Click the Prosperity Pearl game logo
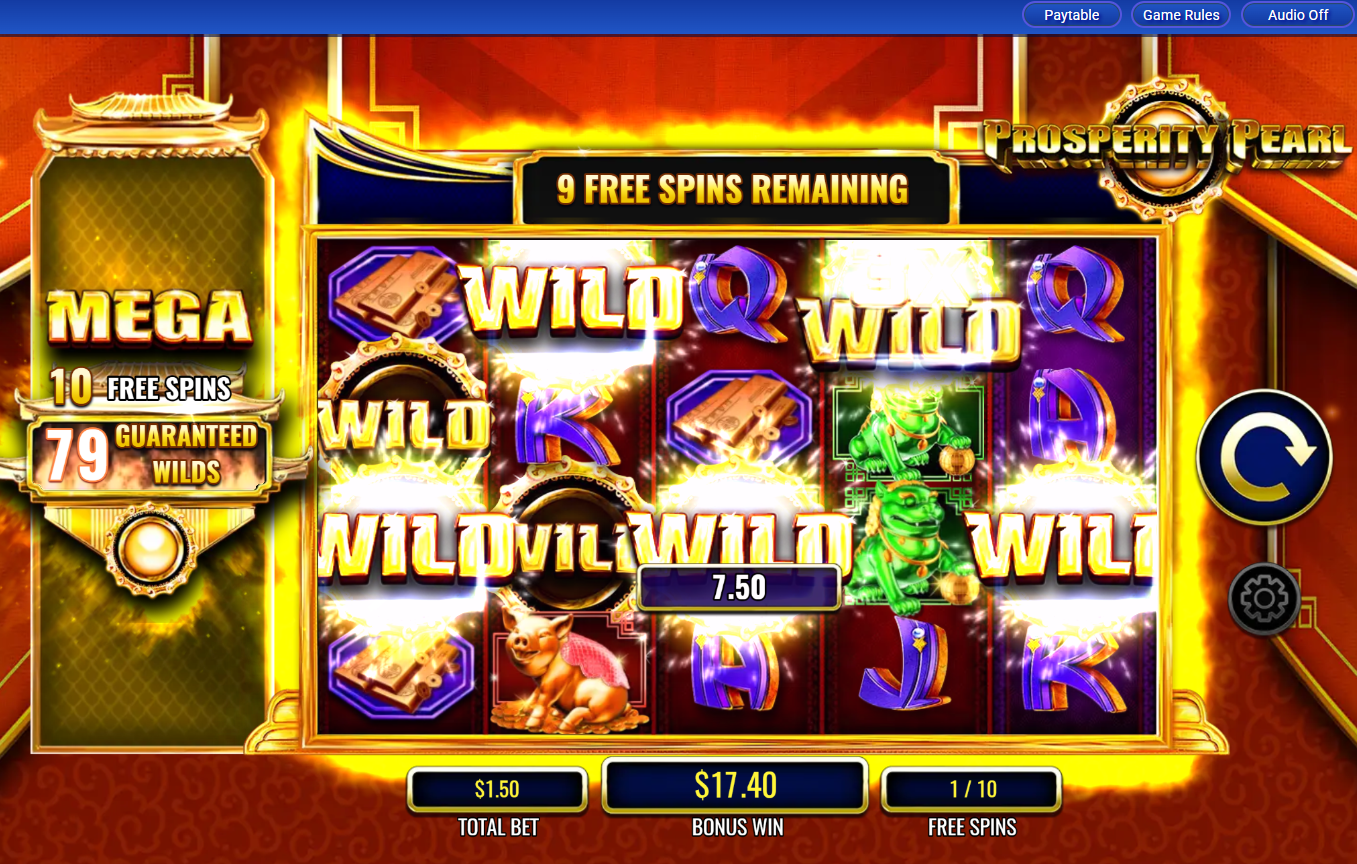Image resolution: width=1357 pixels, height=864 pixels. [1166, 137]
